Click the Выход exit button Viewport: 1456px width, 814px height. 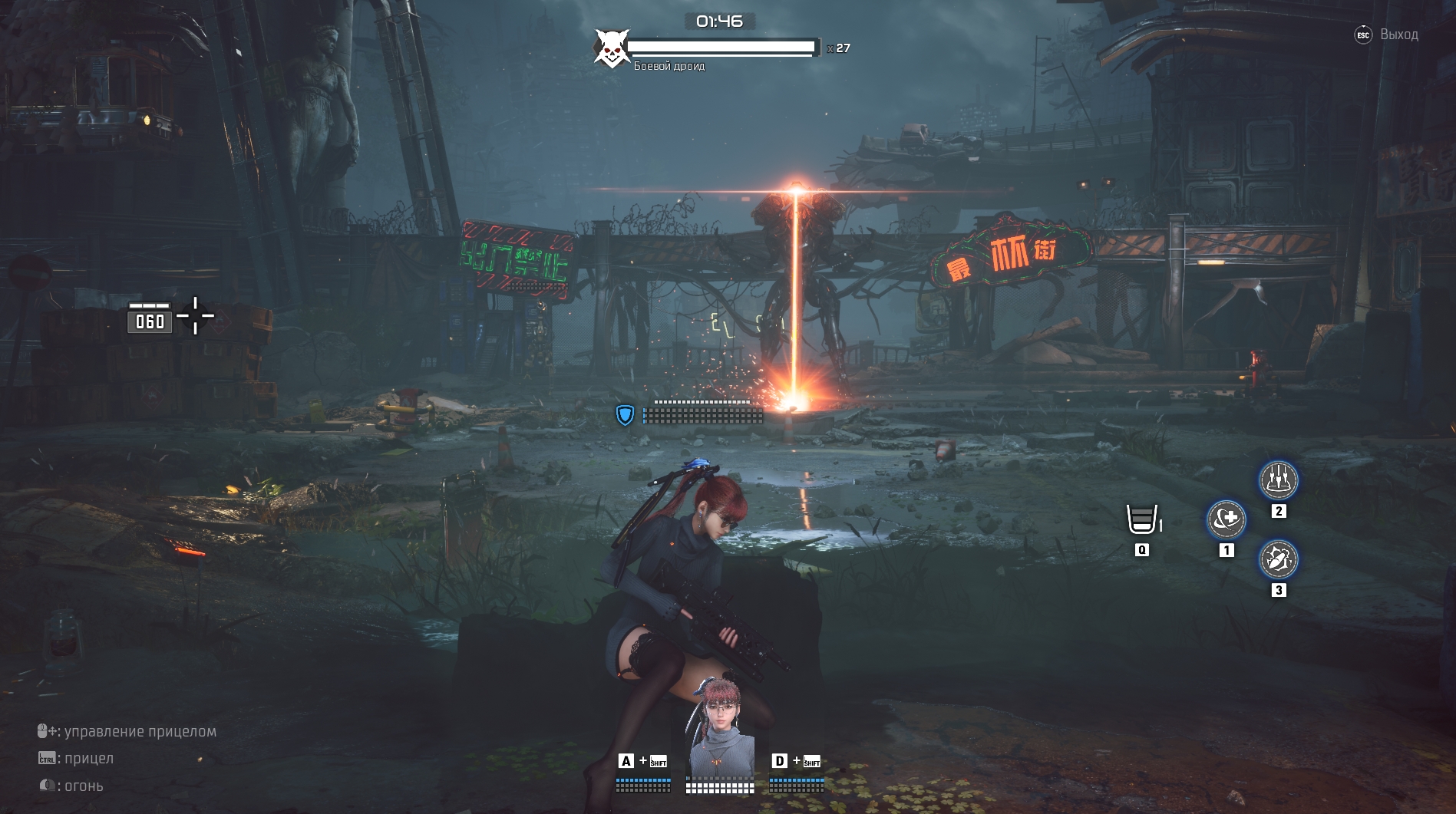point(1387,35)
